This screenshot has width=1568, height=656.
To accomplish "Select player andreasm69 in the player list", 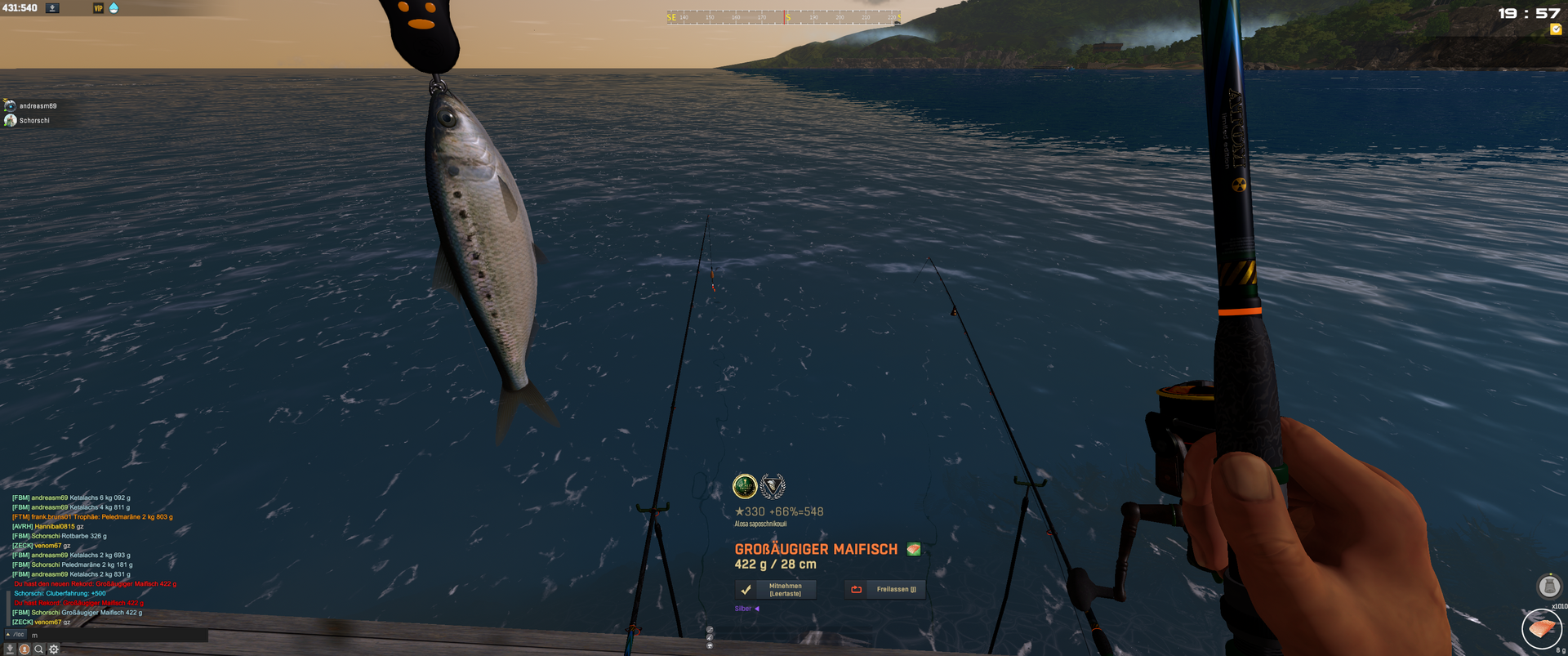I will 38,106.
